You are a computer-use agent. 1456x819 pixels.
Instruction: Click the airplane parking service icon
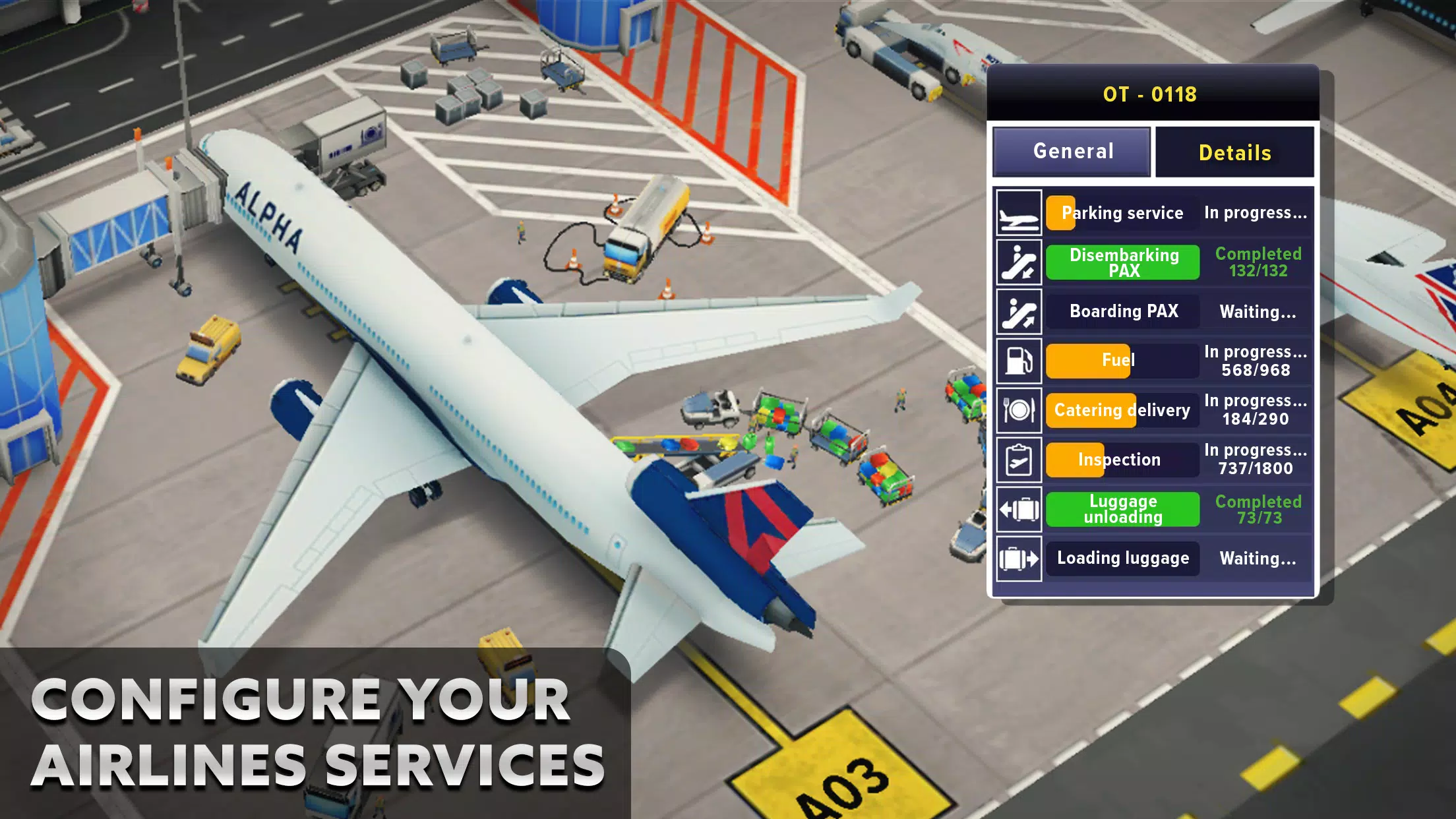[1019, 213]
